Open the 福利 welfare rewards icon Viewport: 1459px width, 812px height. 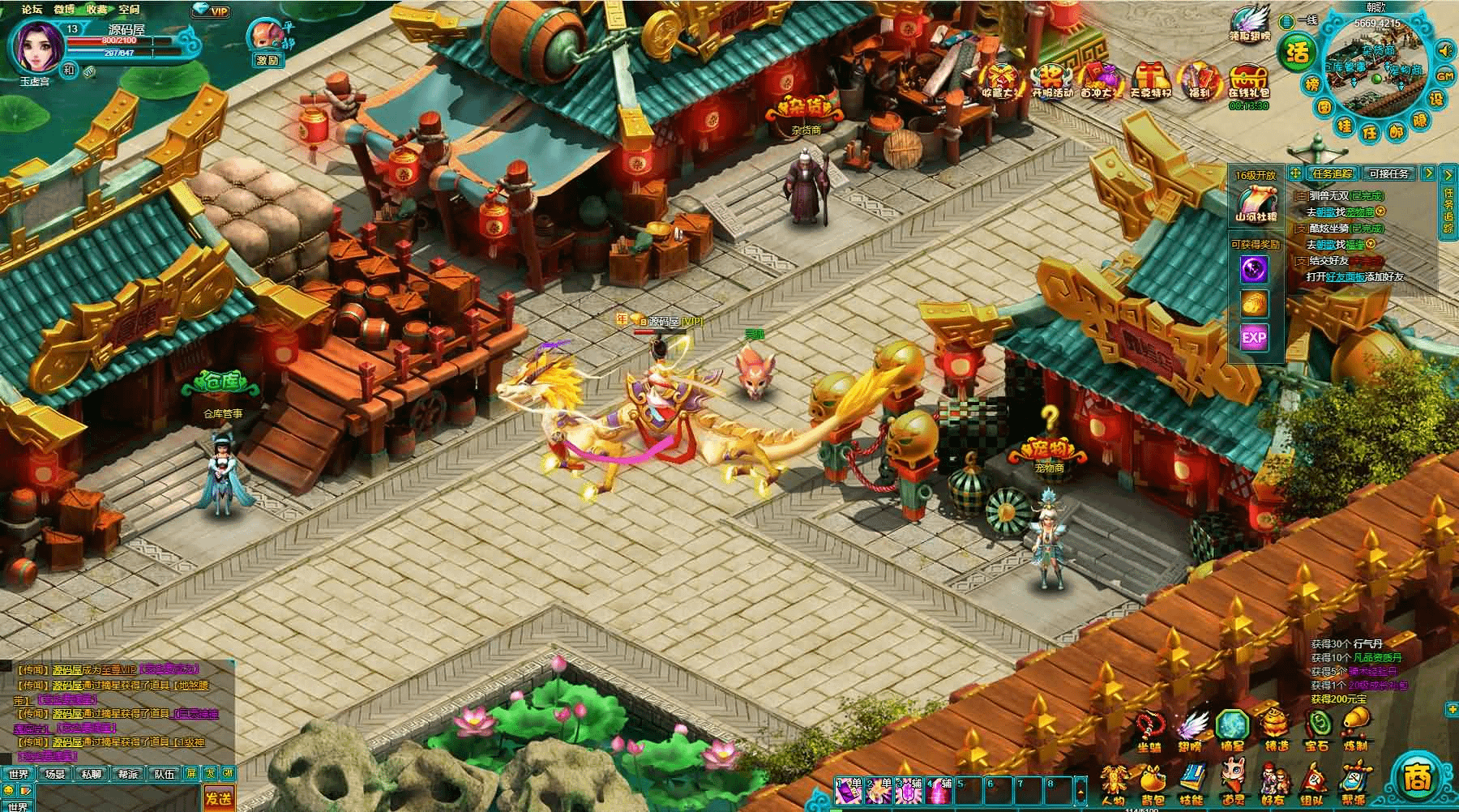click(x=1198, y=80)
